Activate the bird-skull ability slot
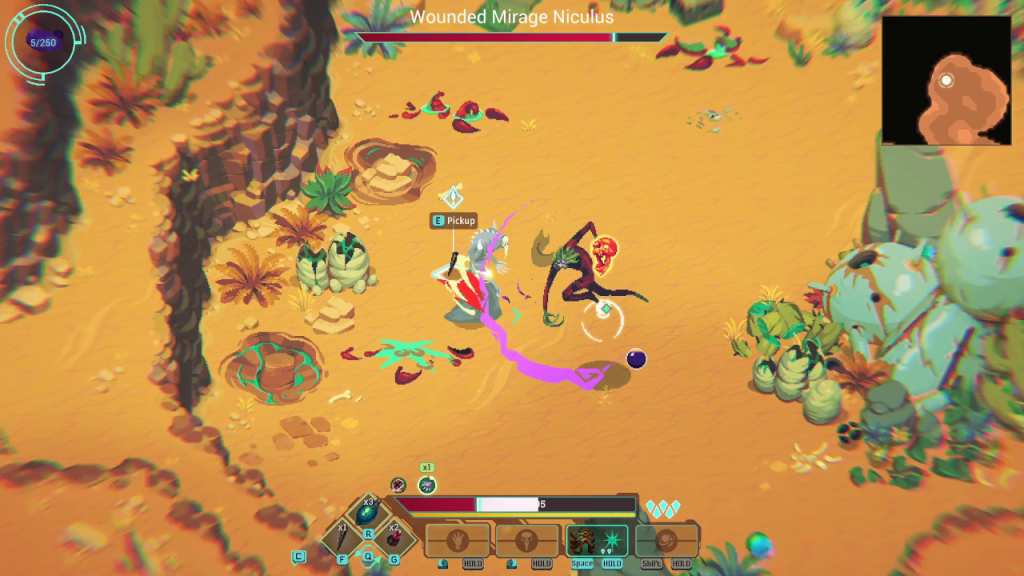Screen dimensions: 1024x576 527,540
